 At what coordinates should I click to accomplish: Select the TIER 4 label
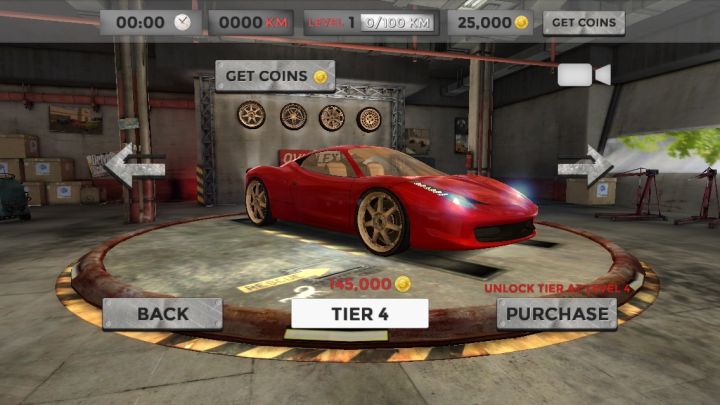tap(360, 313)
